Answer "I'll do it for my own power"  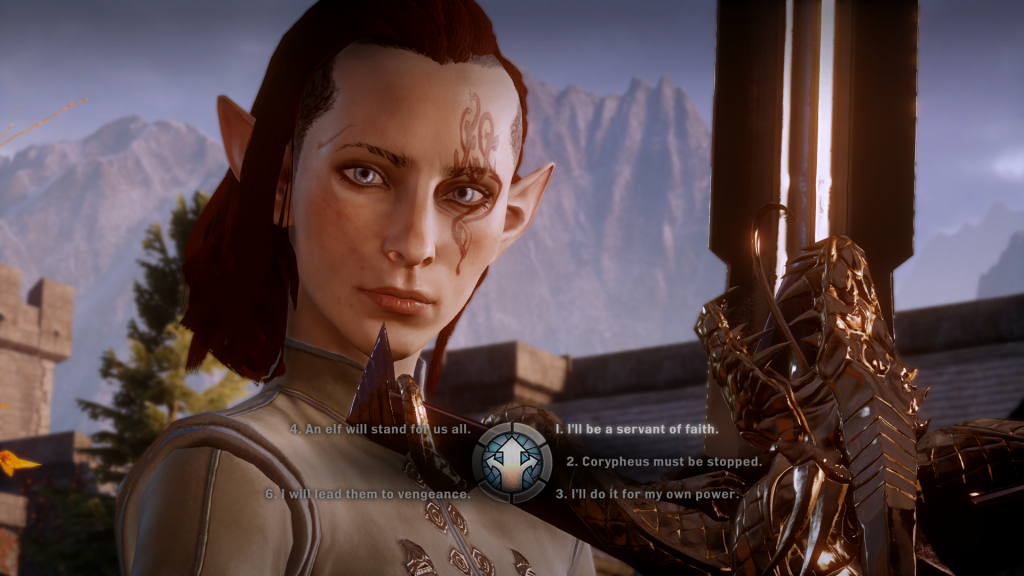pos(647,494)
